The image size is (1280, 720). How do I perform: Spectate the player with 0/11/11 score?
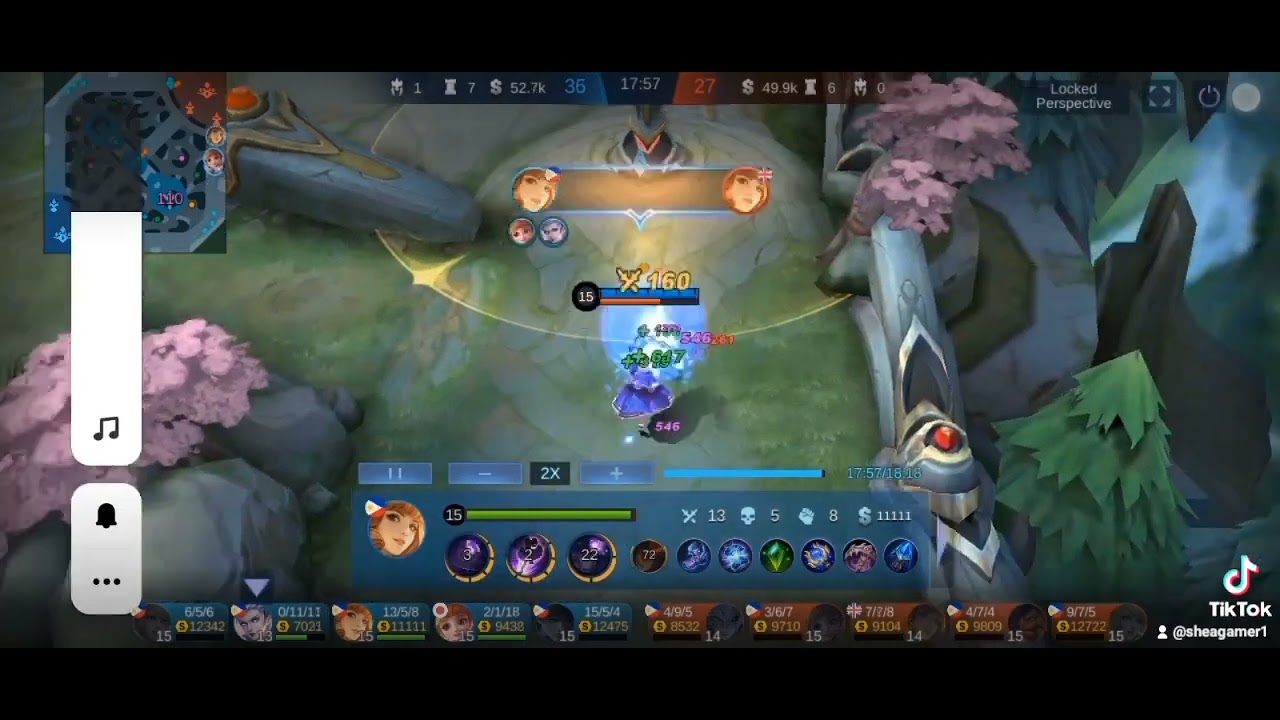pyautogui.click(x=283, y=621)
